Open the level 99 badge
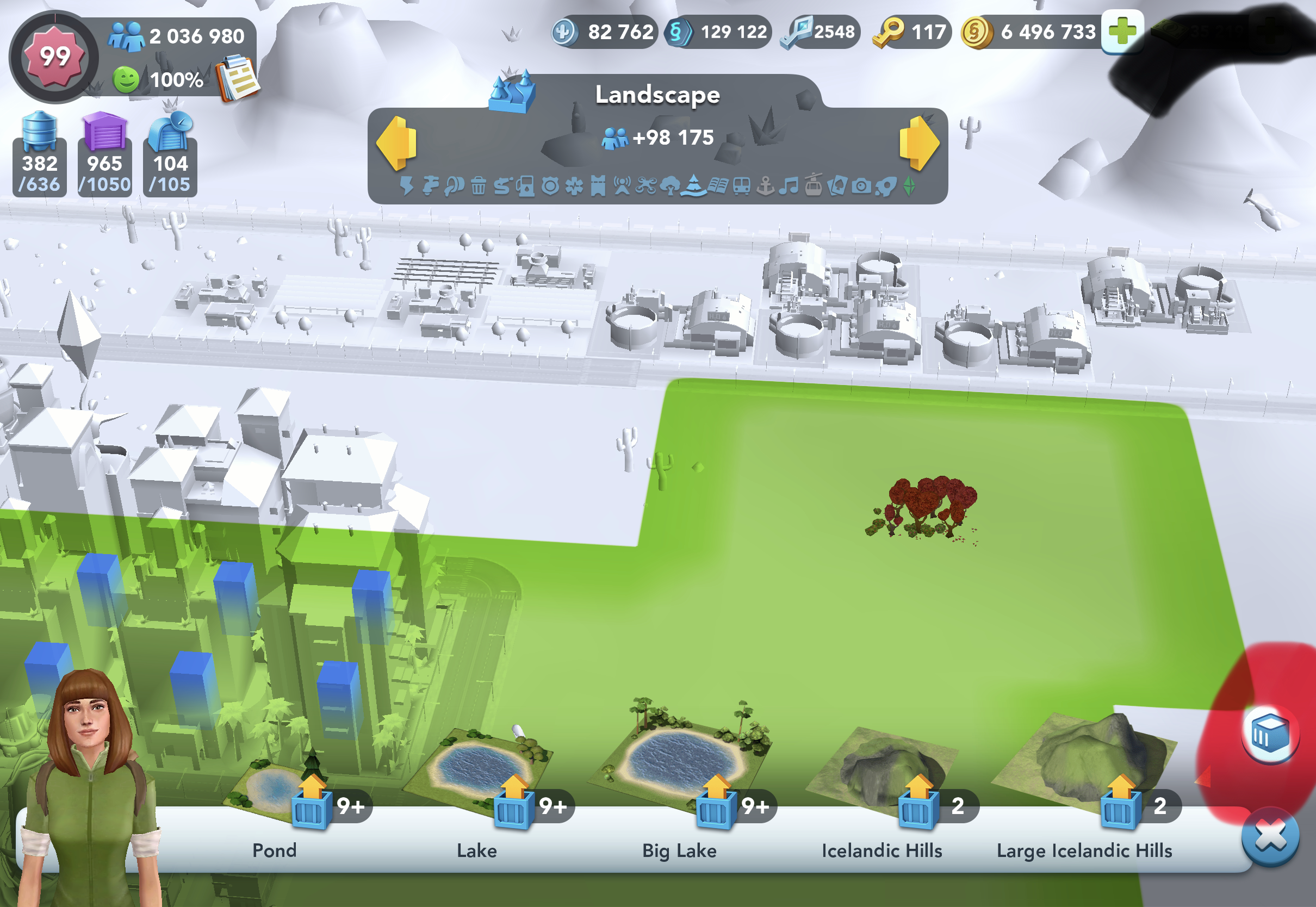1316x907 pixels. (54, 57)
